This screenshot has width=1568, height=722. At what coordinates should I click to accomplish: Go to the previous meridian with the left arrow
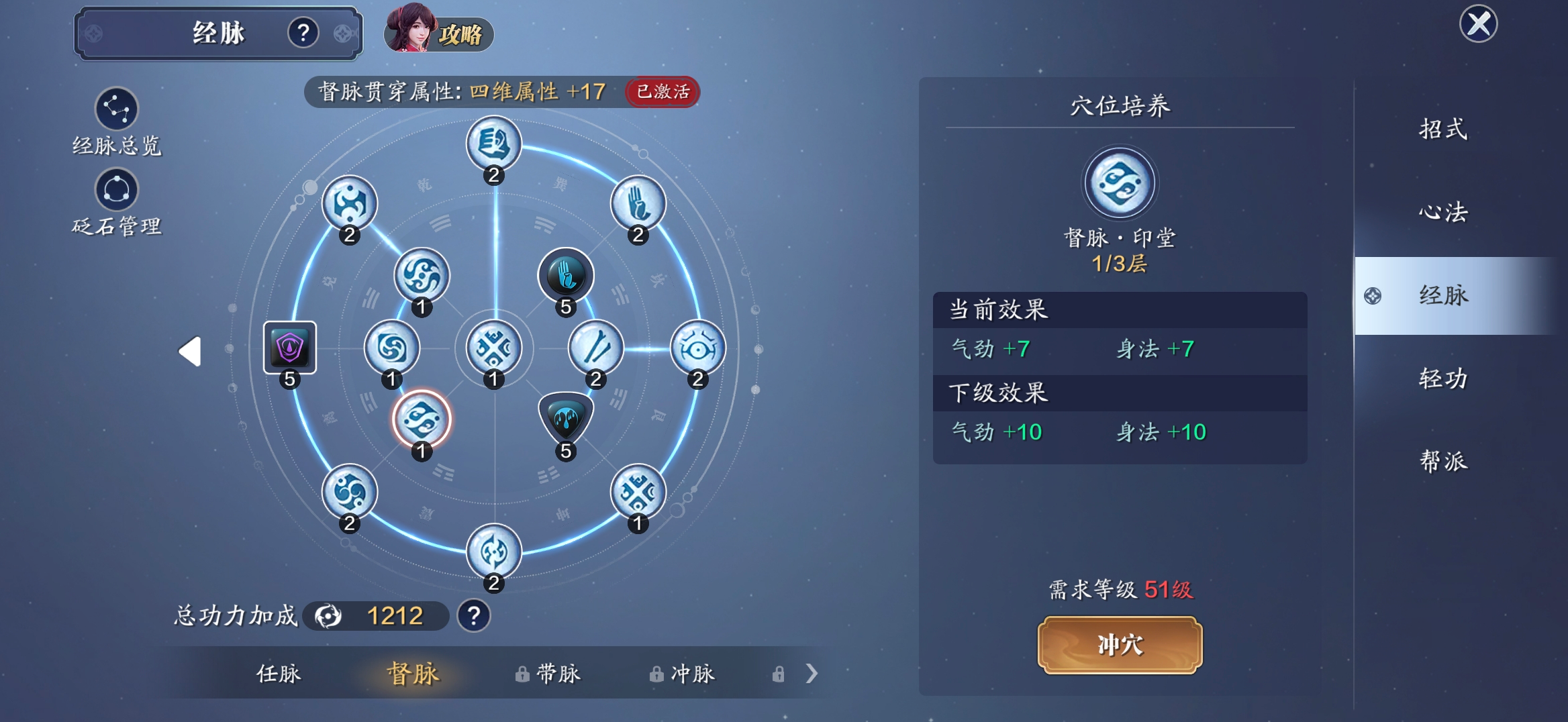[190, 351]
